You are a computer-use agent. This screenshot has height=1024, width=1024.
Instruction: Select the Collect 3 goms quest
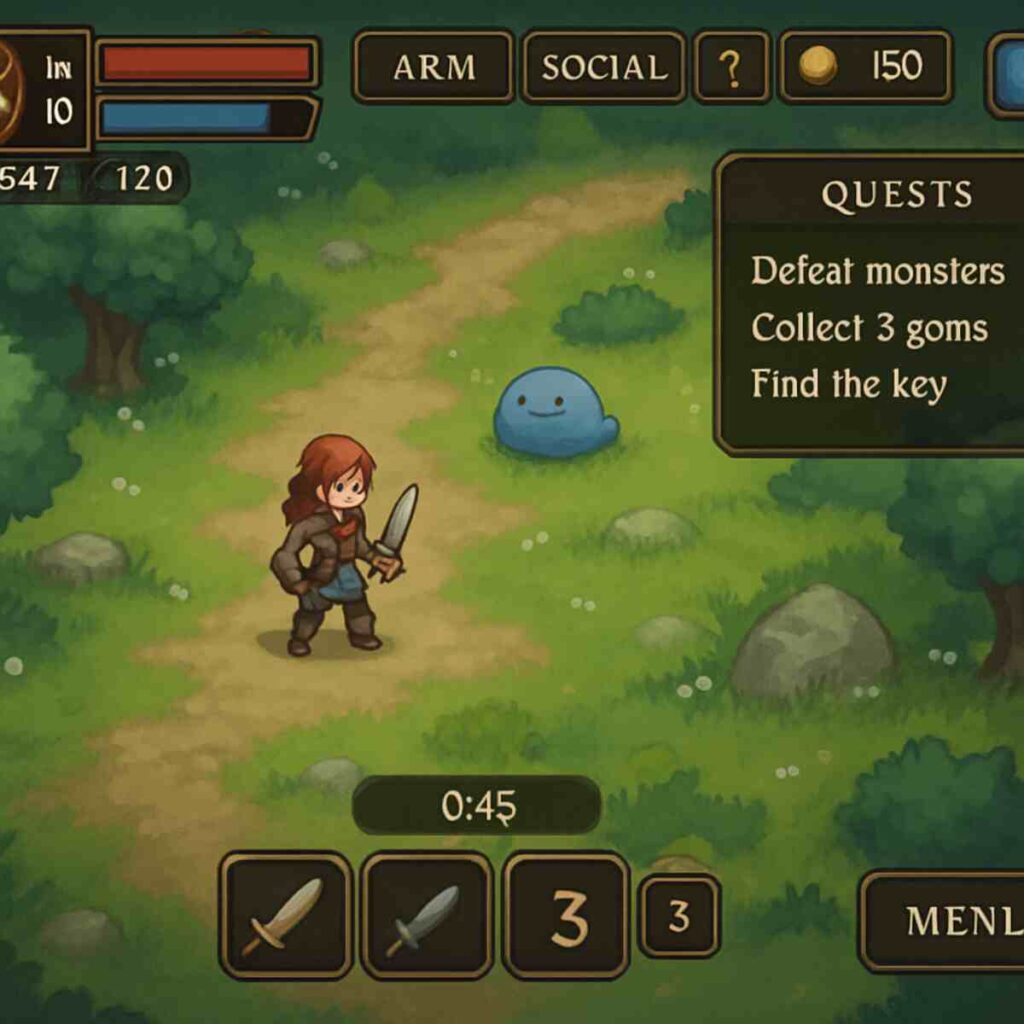[869, 328]
